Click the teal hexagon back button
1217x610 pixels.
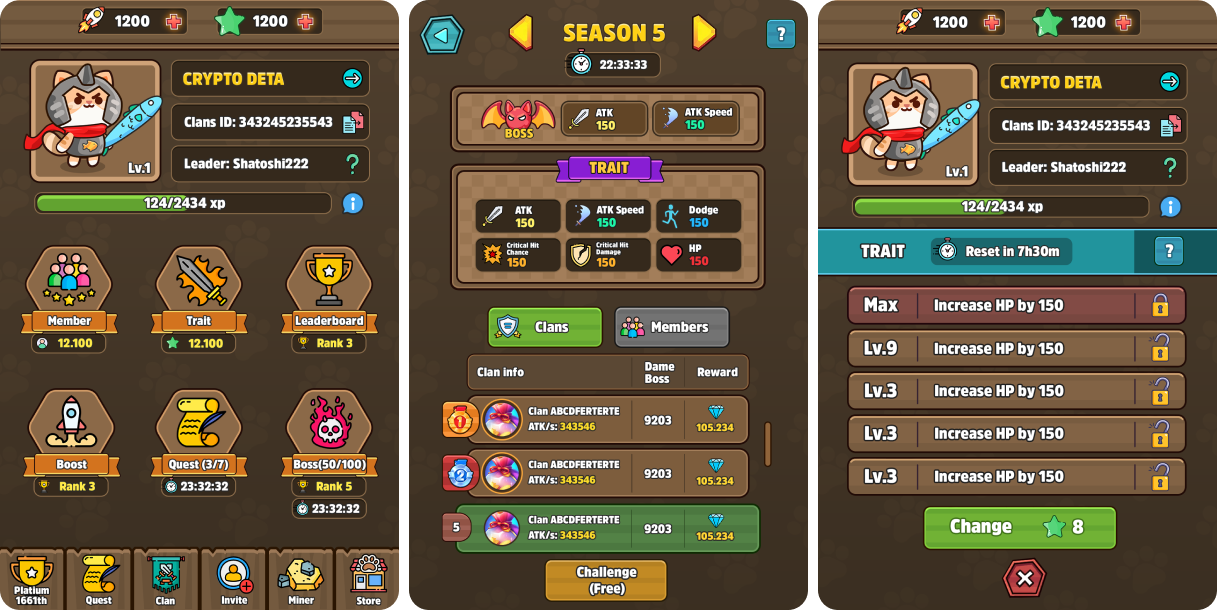tap(441, 35)
